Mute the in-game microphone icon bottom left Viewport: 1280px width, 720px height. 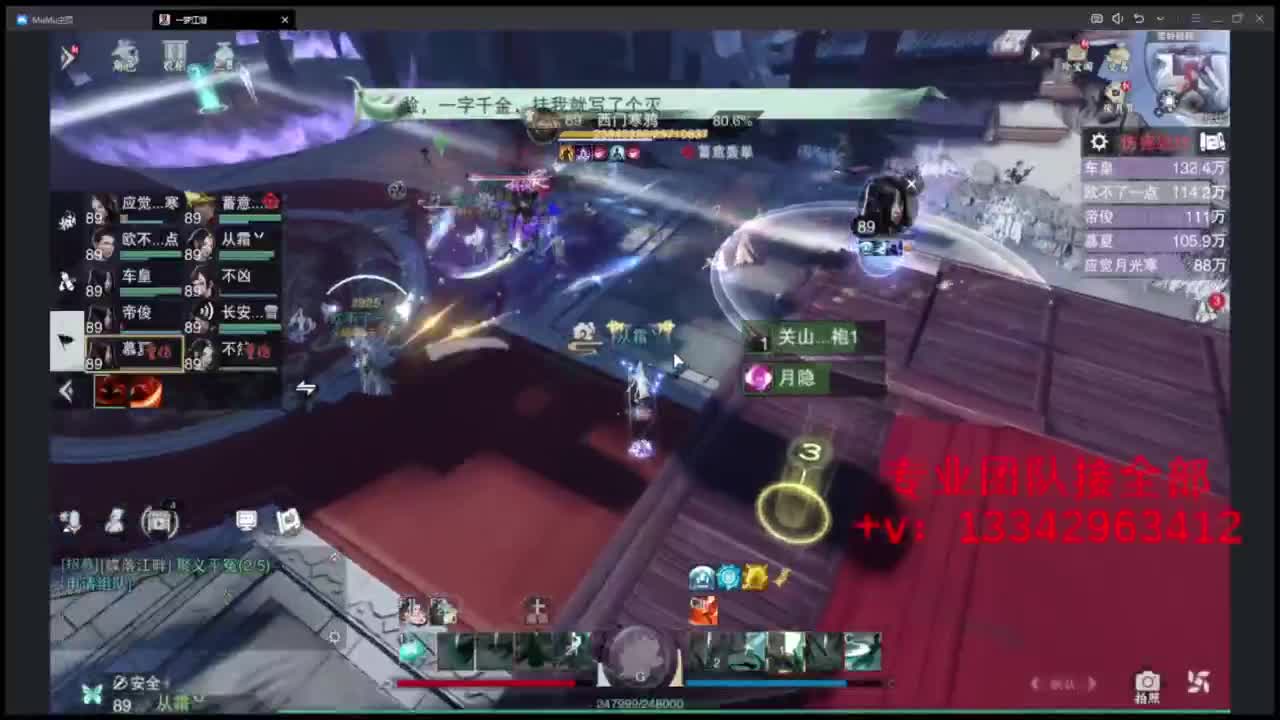click(68, 520)
